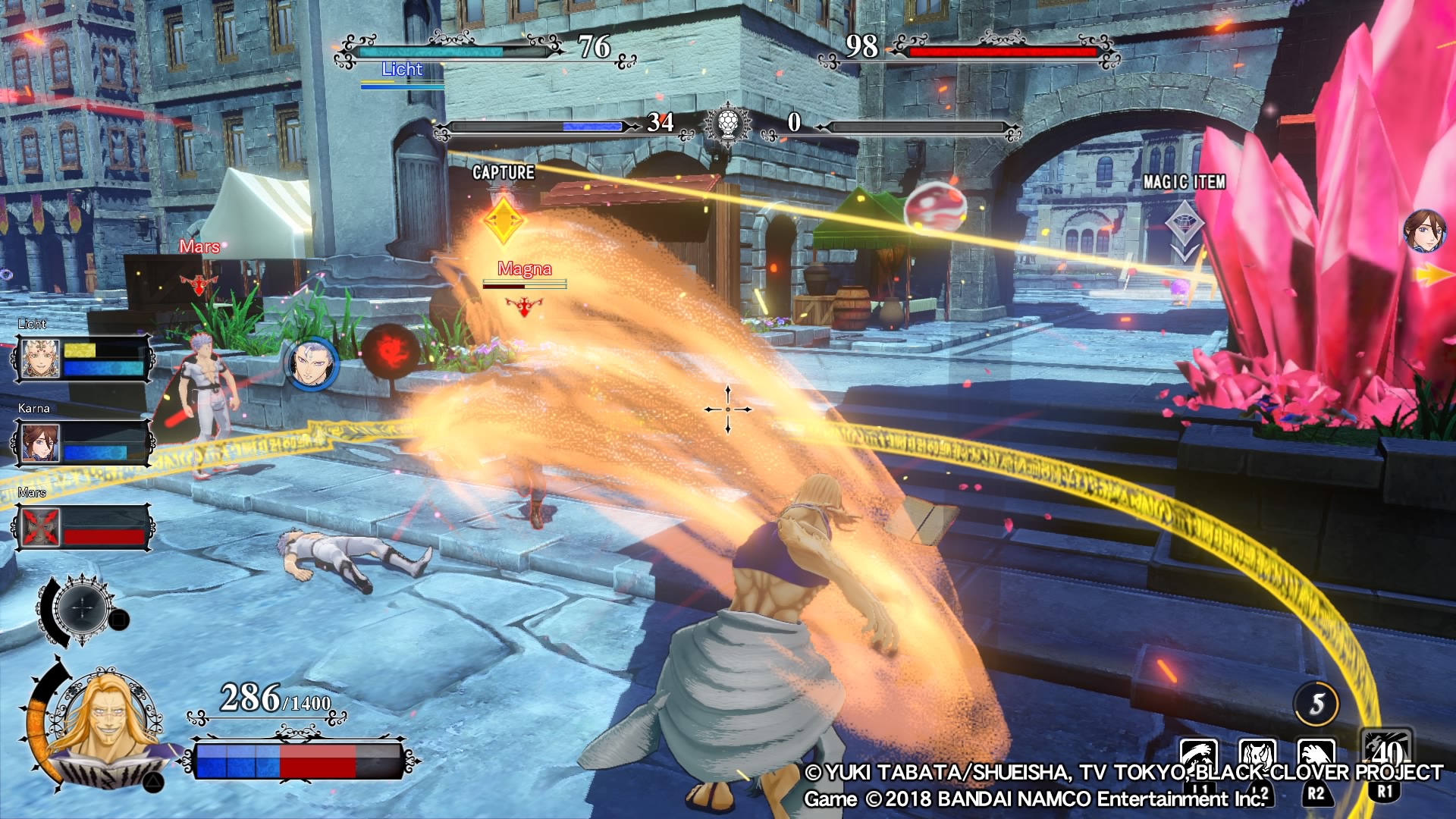This screenshot has height=819, width=1456.
Task: Click Karna's off-screen ally indicator portrait
Action: coord(1425,231)
